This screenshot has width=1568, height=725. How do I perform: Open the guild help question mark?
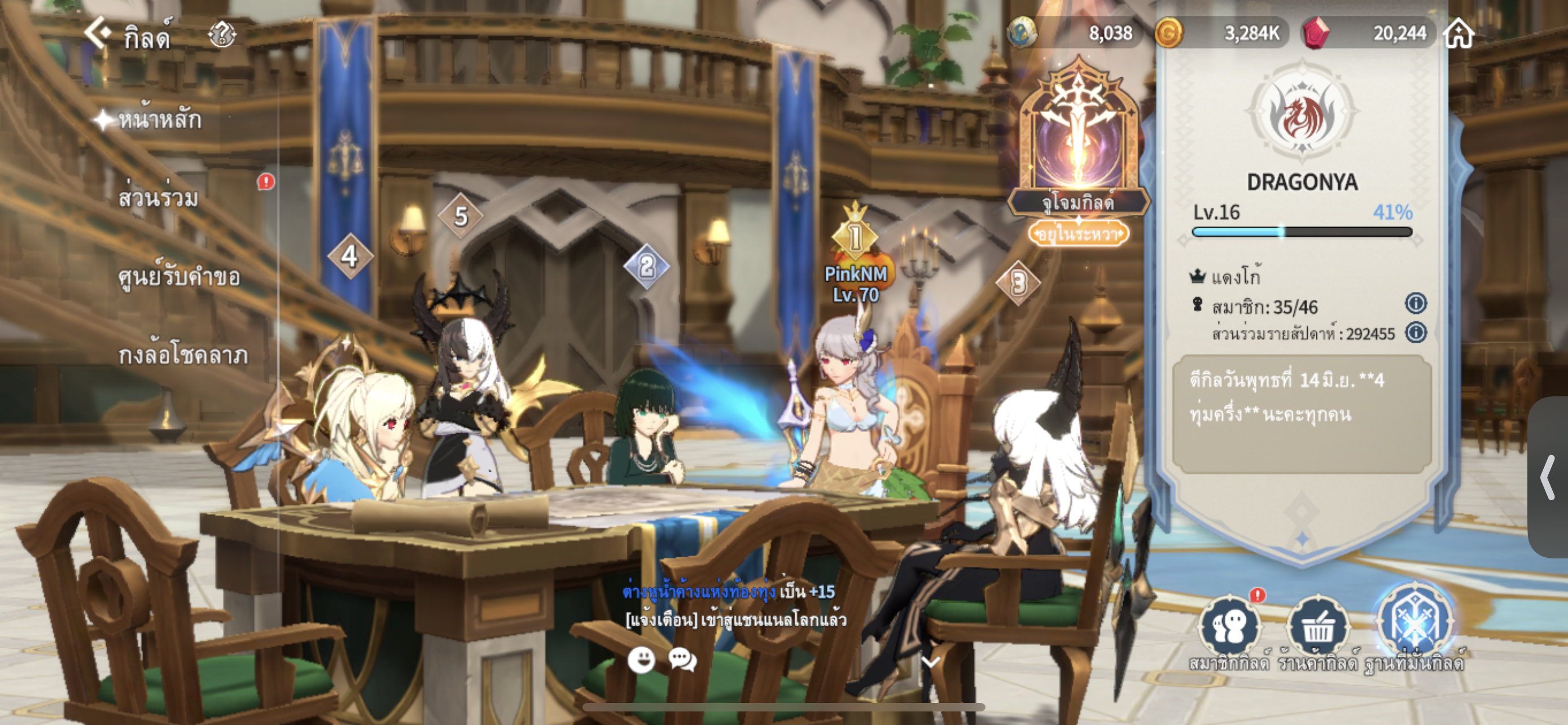pyautogui.click(x=222, y=34)
